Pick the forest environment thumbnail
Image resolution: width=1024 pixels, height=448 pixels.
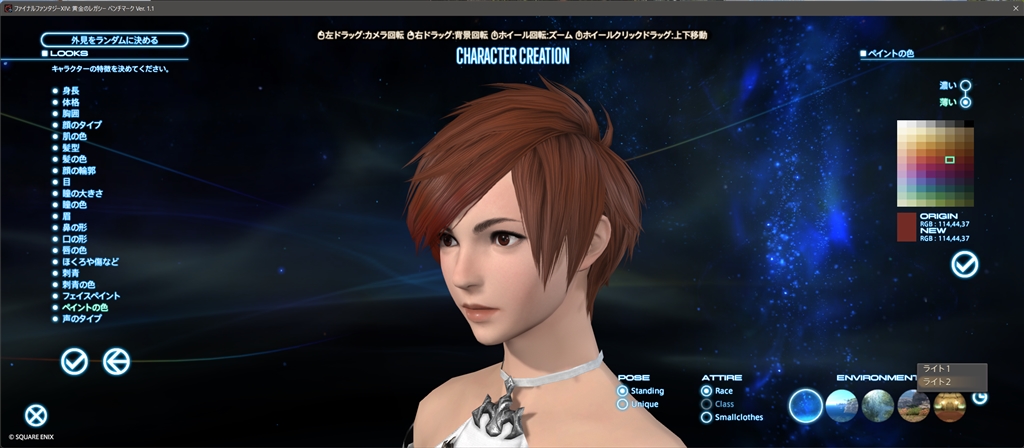pos(878,404)
